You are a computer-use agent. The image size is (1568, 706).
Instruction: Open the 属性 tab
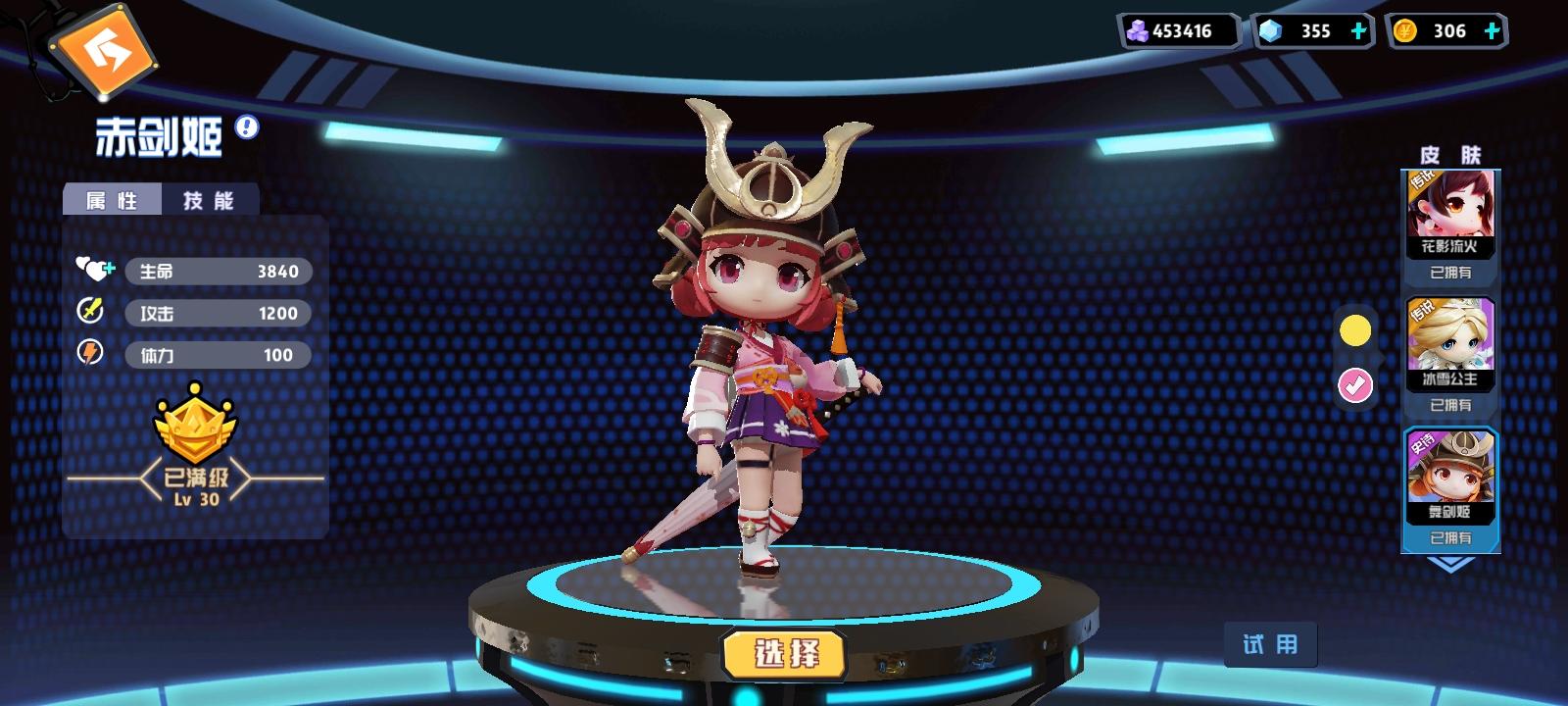coord(111,199)
